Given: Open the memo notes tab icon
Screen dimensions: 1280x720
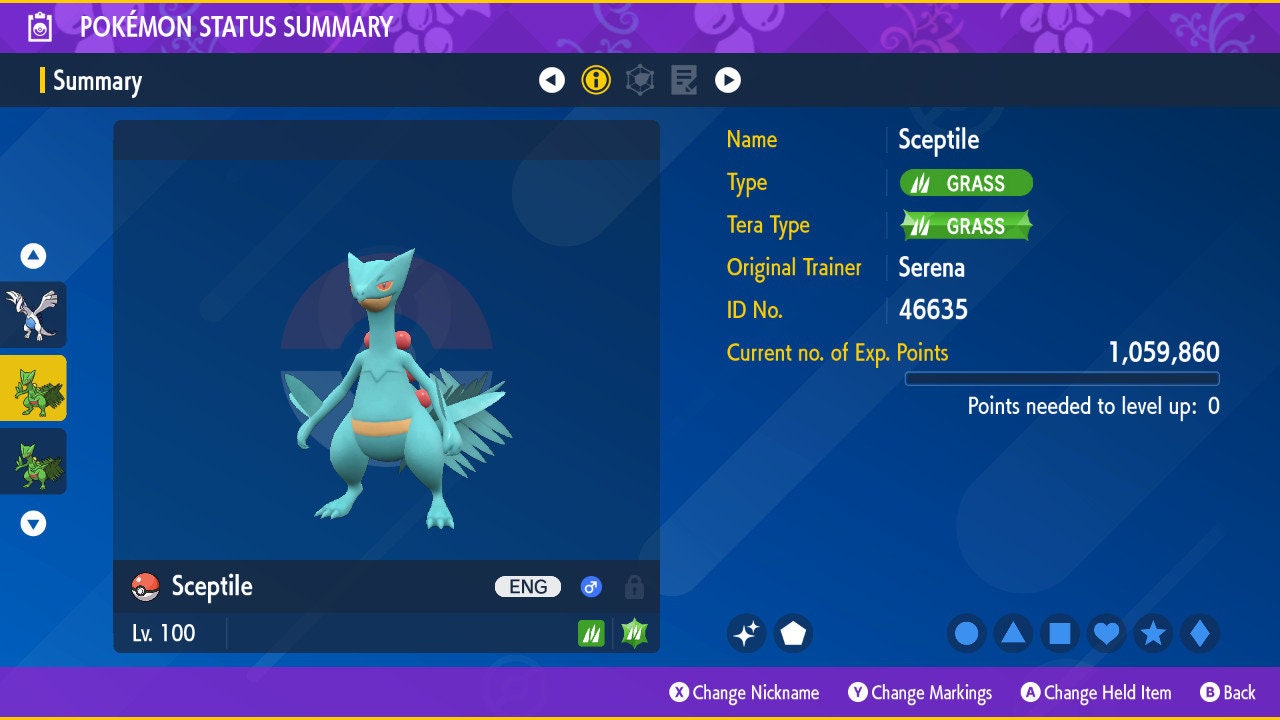Looking at the screenshot, I should click(684, 80).
